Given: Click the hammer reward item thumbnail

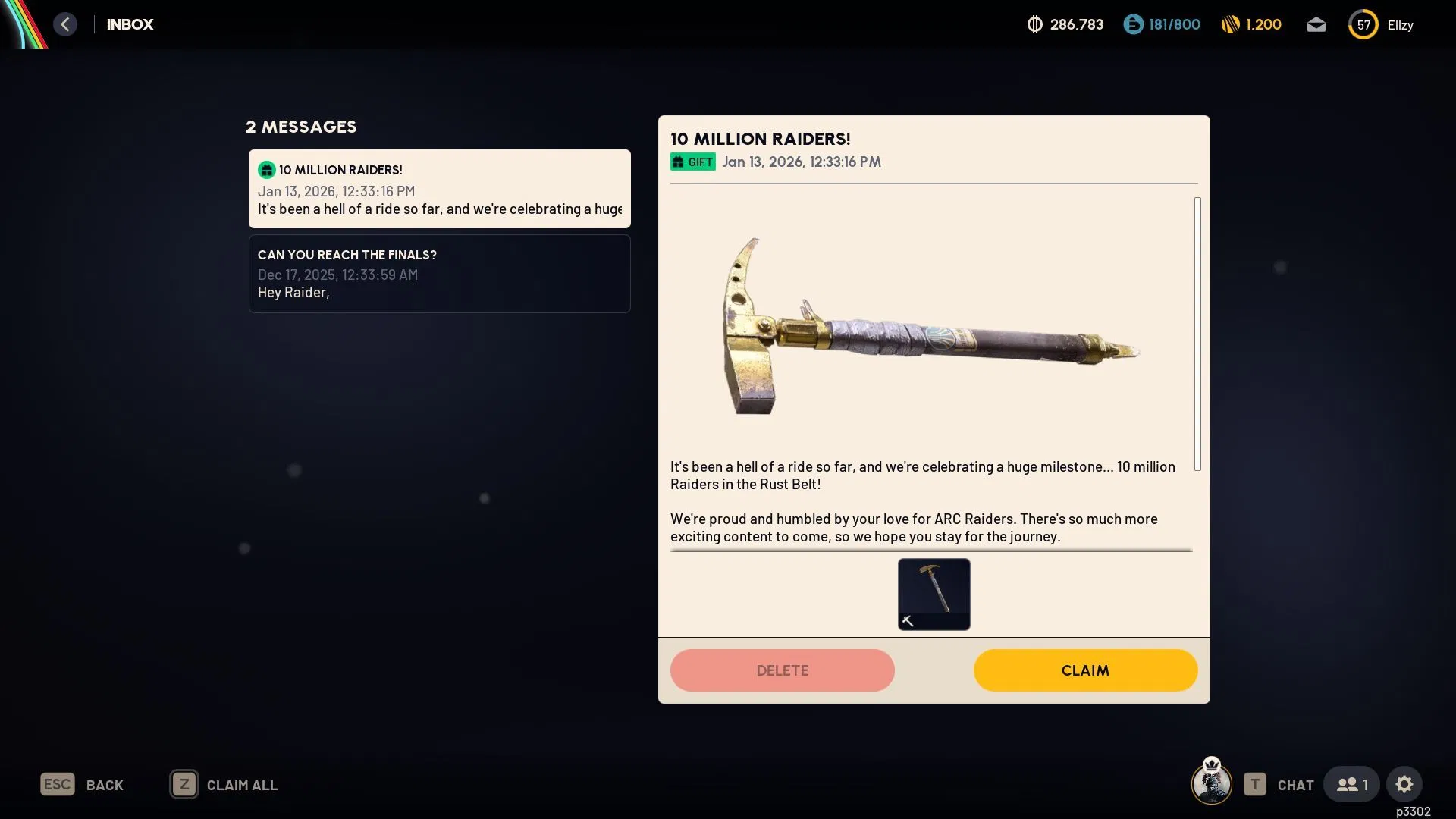Looking at the screenshot, I should (x=934, y=594).
